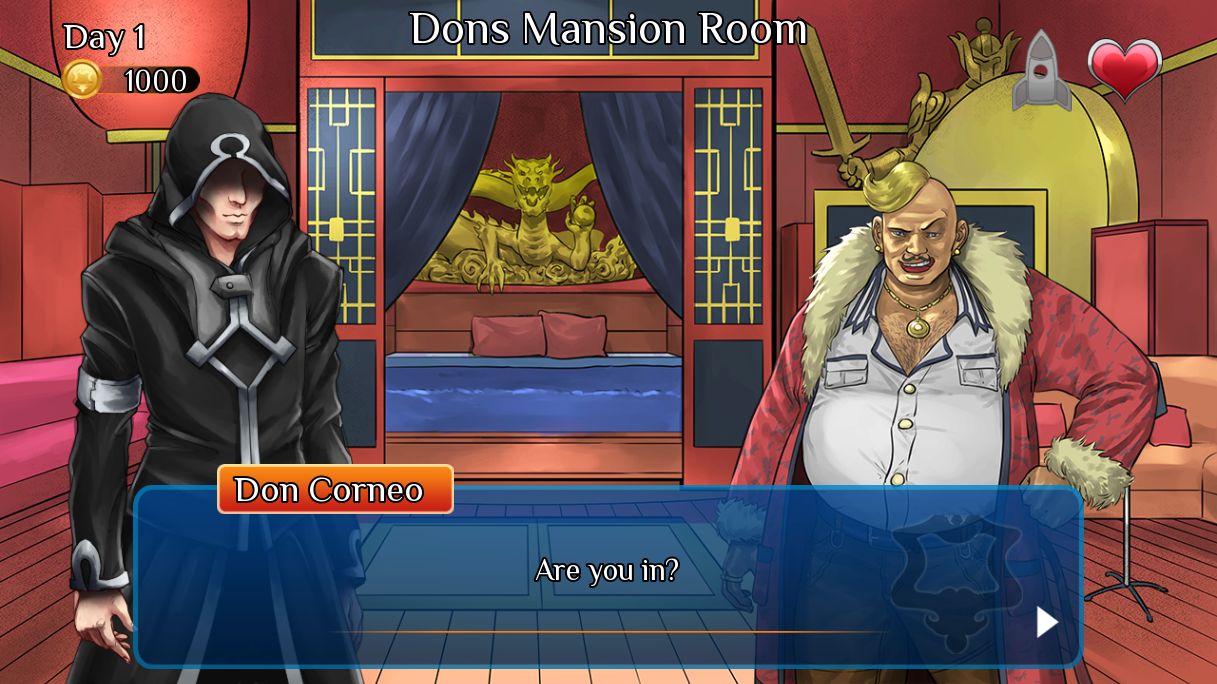Click the gold coin icon
Viewport: 1217px width, 684px height.
coord(82,80)
